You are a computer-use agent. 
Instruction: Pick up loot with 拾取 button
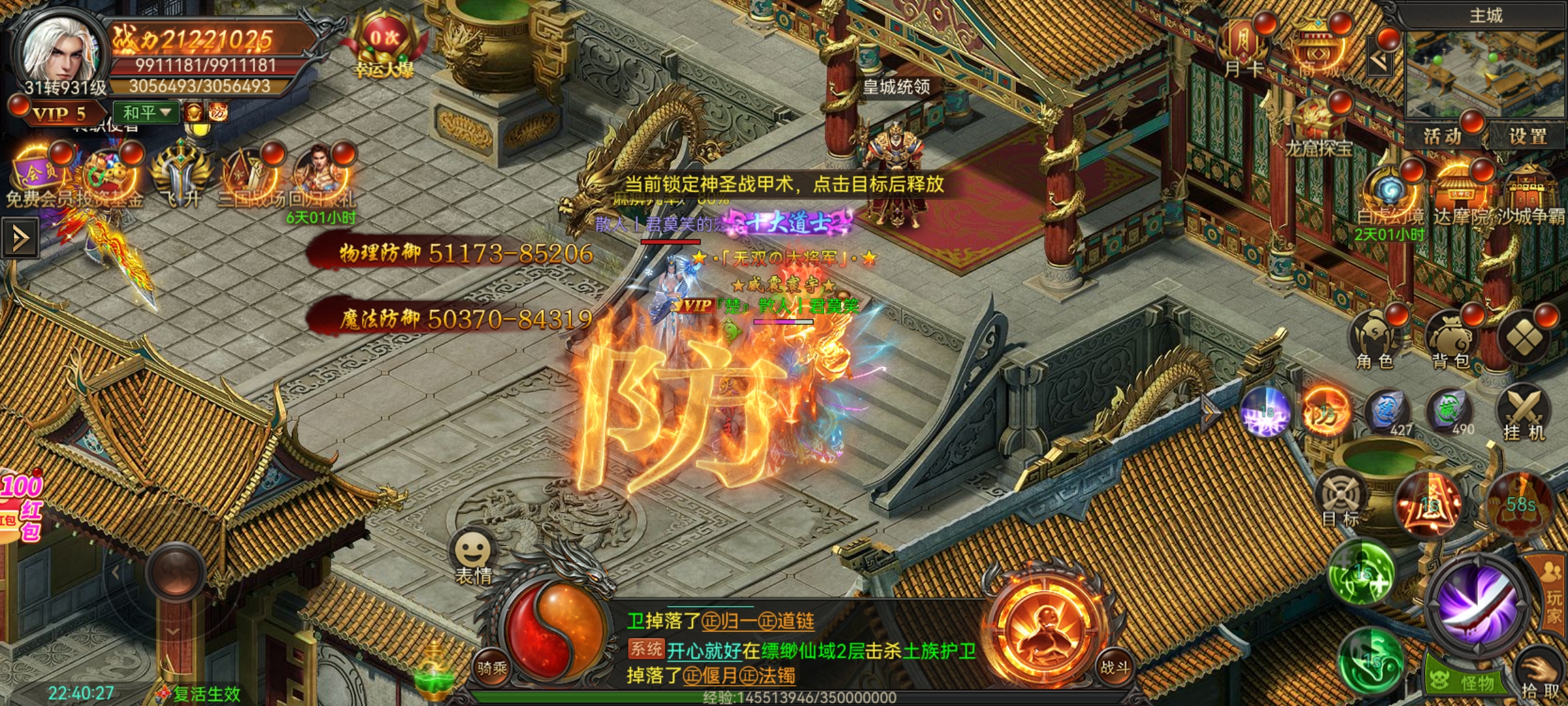point(1539,680)
